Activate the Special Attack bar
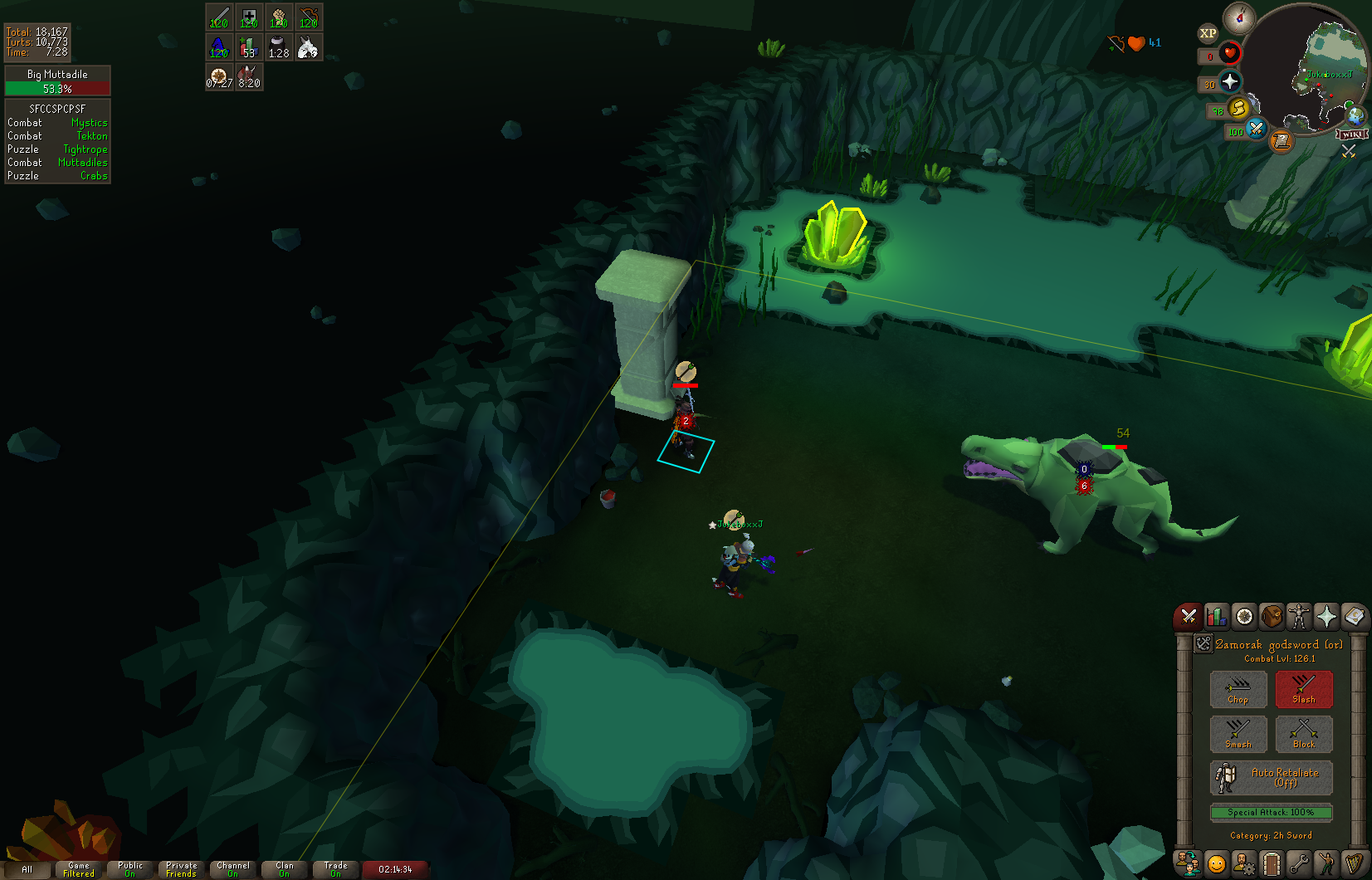The image size is (1372, 880). click(x=1271, y=812)
